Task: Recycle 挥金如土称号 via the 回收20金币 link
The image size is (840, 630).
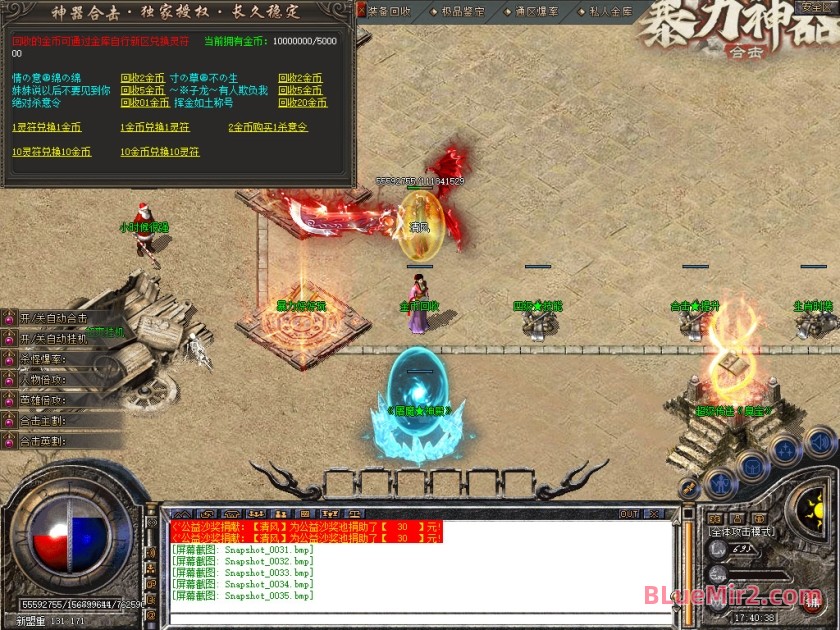Action: (x=302, y=103)
